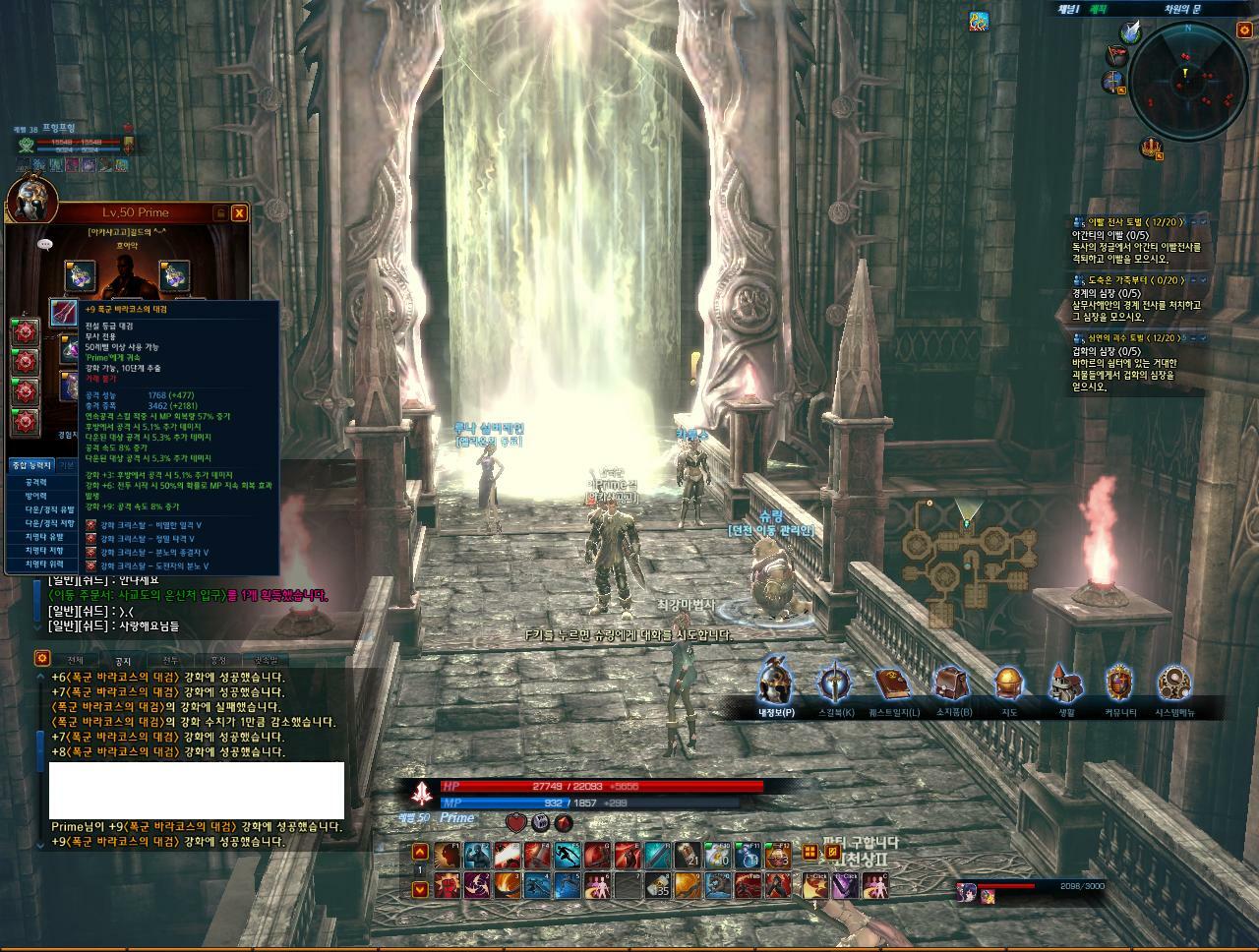Open the 스킬북 skill book

(834, 682)
